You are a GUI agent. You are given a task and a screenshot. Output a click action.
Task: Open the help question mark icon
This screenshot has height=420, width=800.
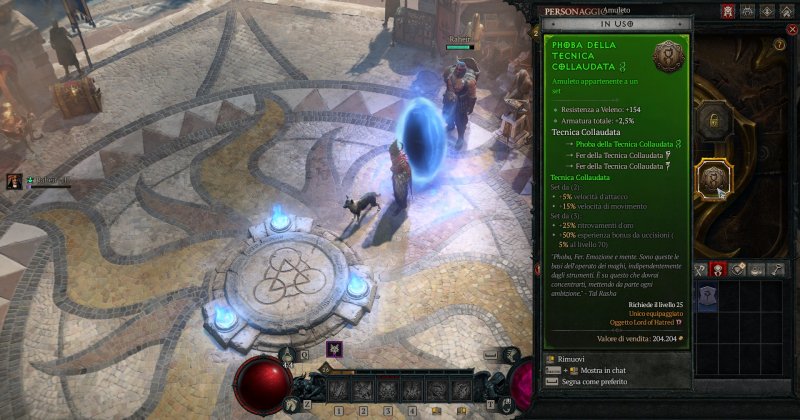[x=779, y=45]
